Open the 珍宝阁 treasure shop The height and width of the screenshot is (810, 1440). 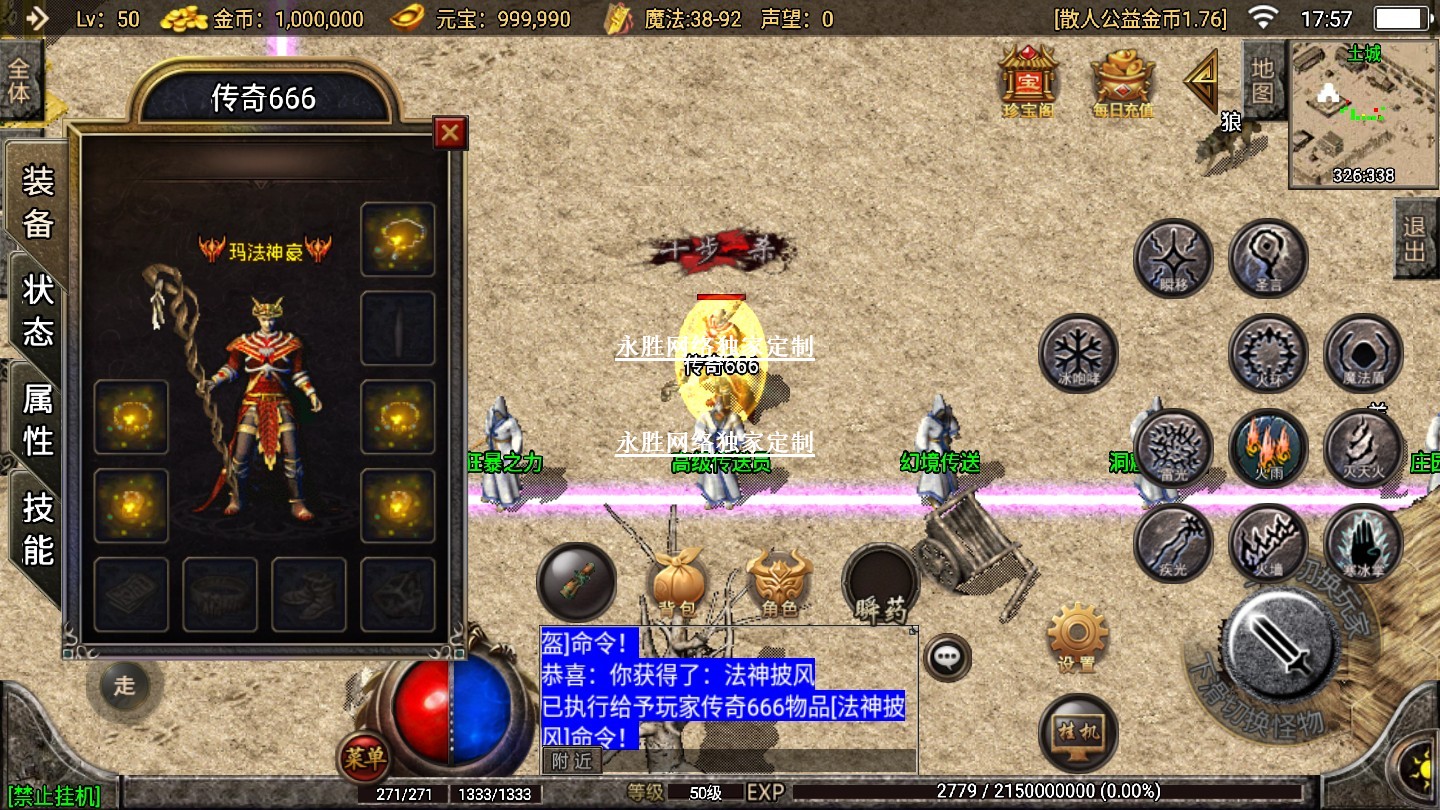pos(1028,82)
